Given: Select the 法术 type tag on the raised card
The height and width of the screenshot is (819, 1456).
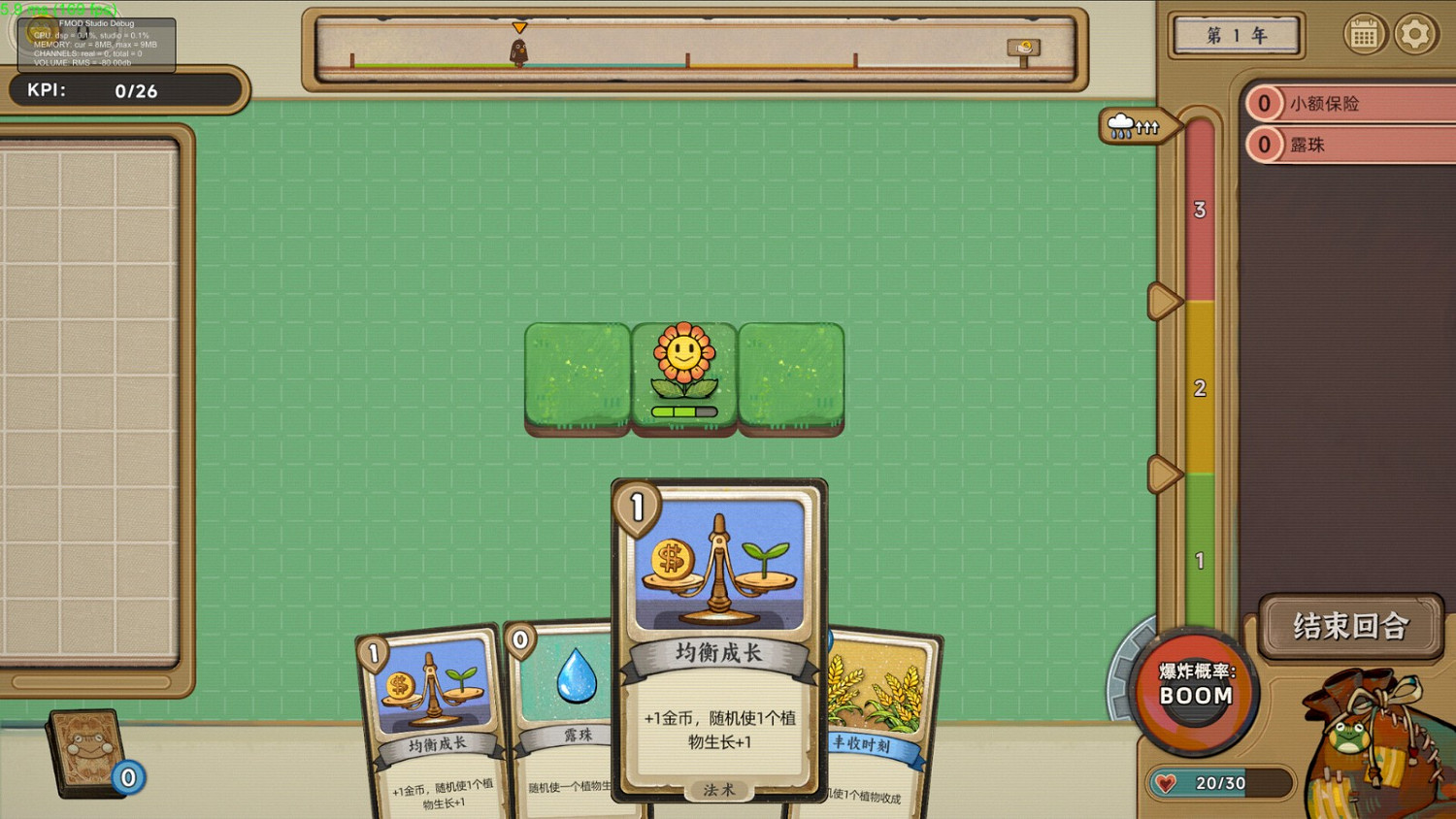Looking at the screenshot, I should pyautogui.click(x=718, y=790).
